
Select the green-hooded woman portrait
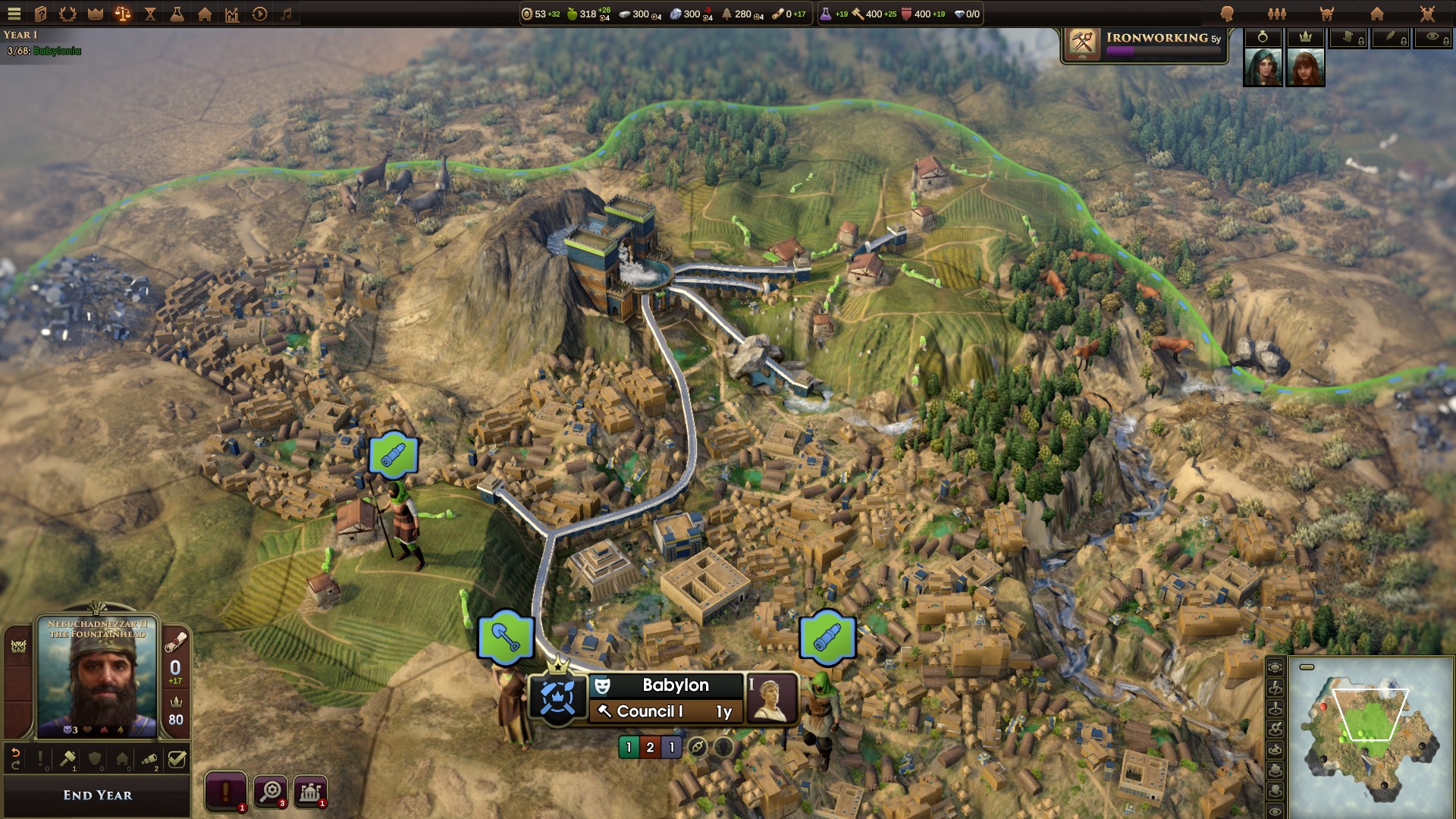pyautogui.click(x=1263, y=67)
